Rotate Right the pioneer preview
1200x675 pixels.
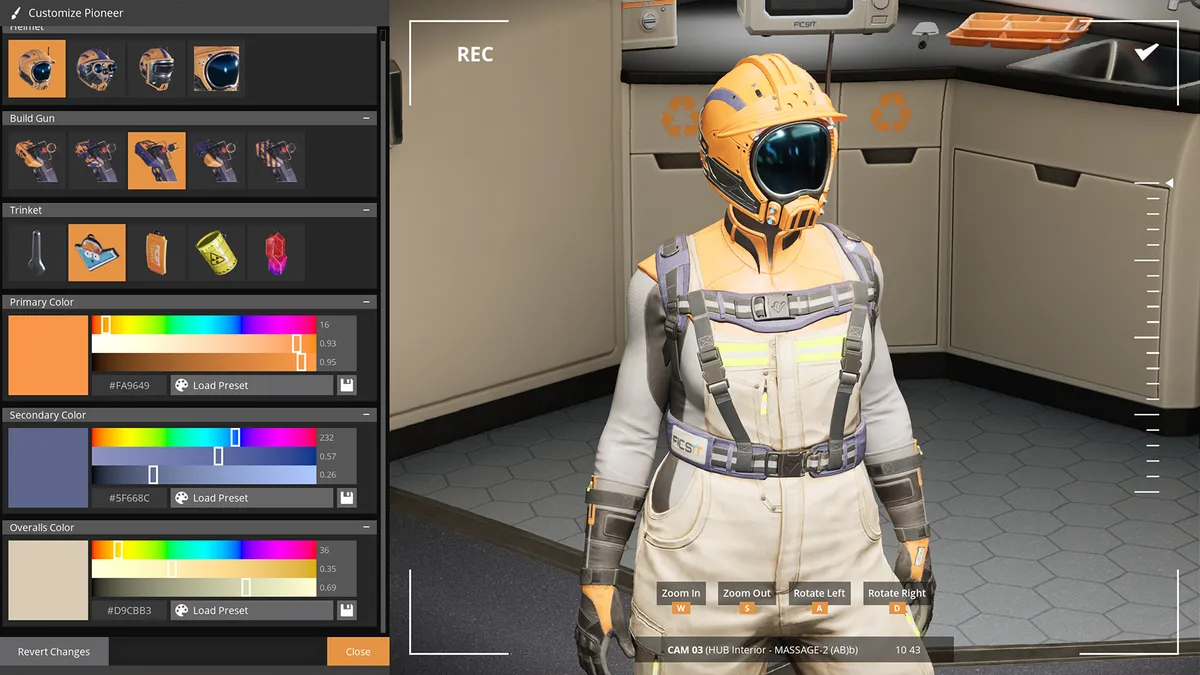(x=896, y=593)
